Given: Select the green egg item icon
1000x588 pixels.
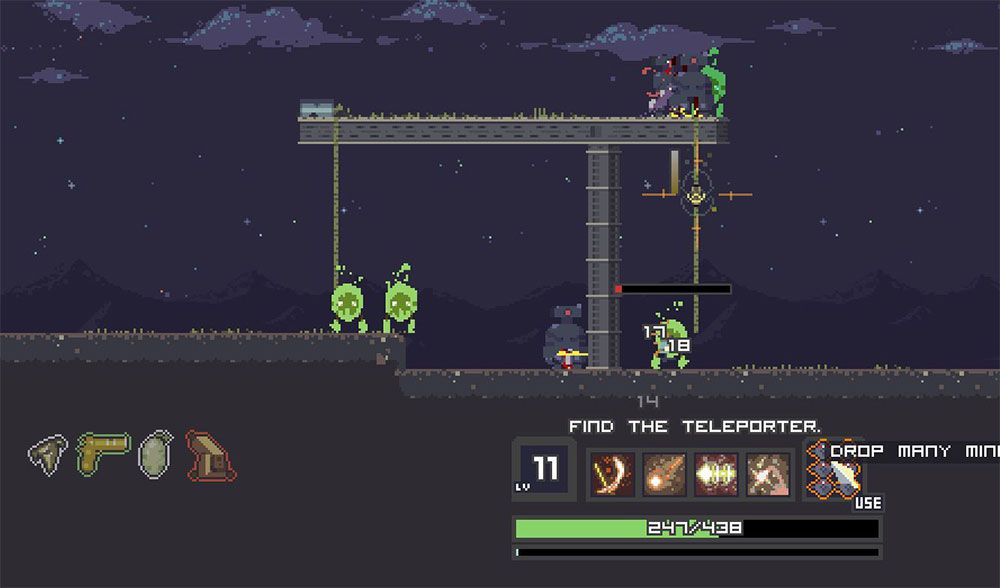Looking at the screenshot, I should [x=156, y=453].
